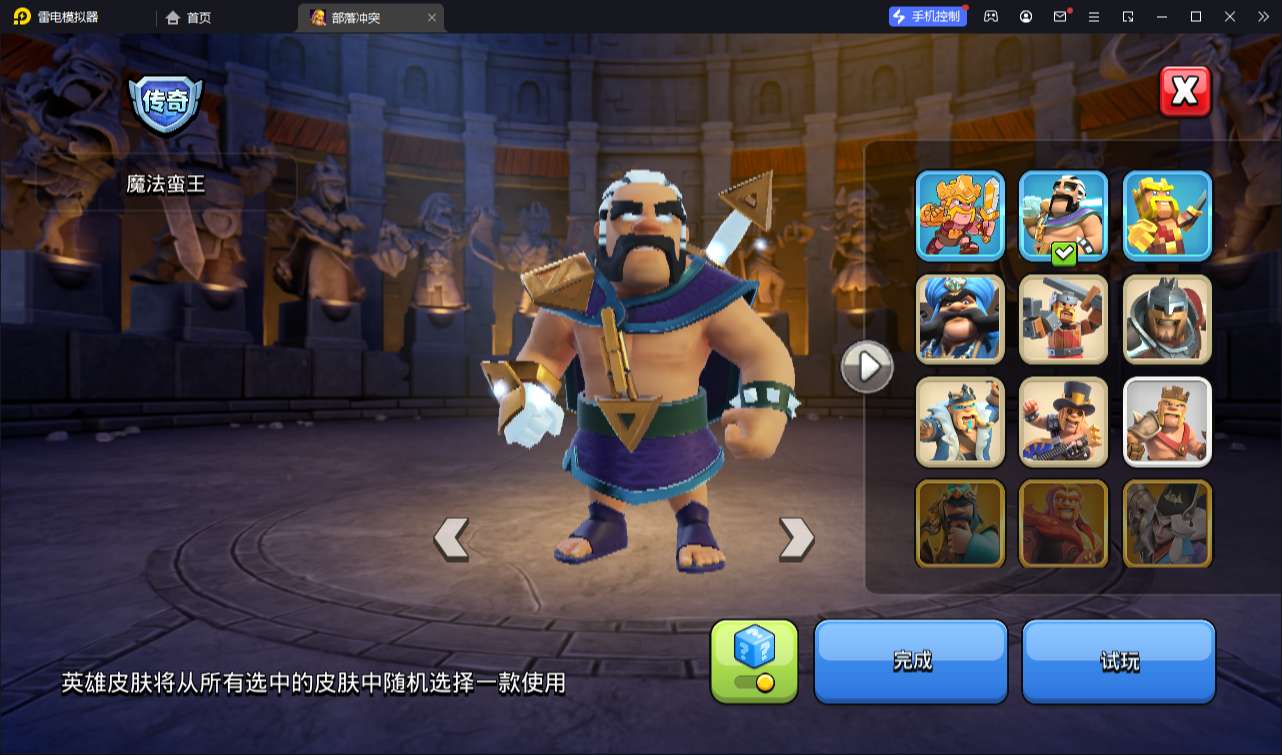Open the LDPlayer hamburger menu icon
The image size is (1282, 755).
[x=1094, y=16]
